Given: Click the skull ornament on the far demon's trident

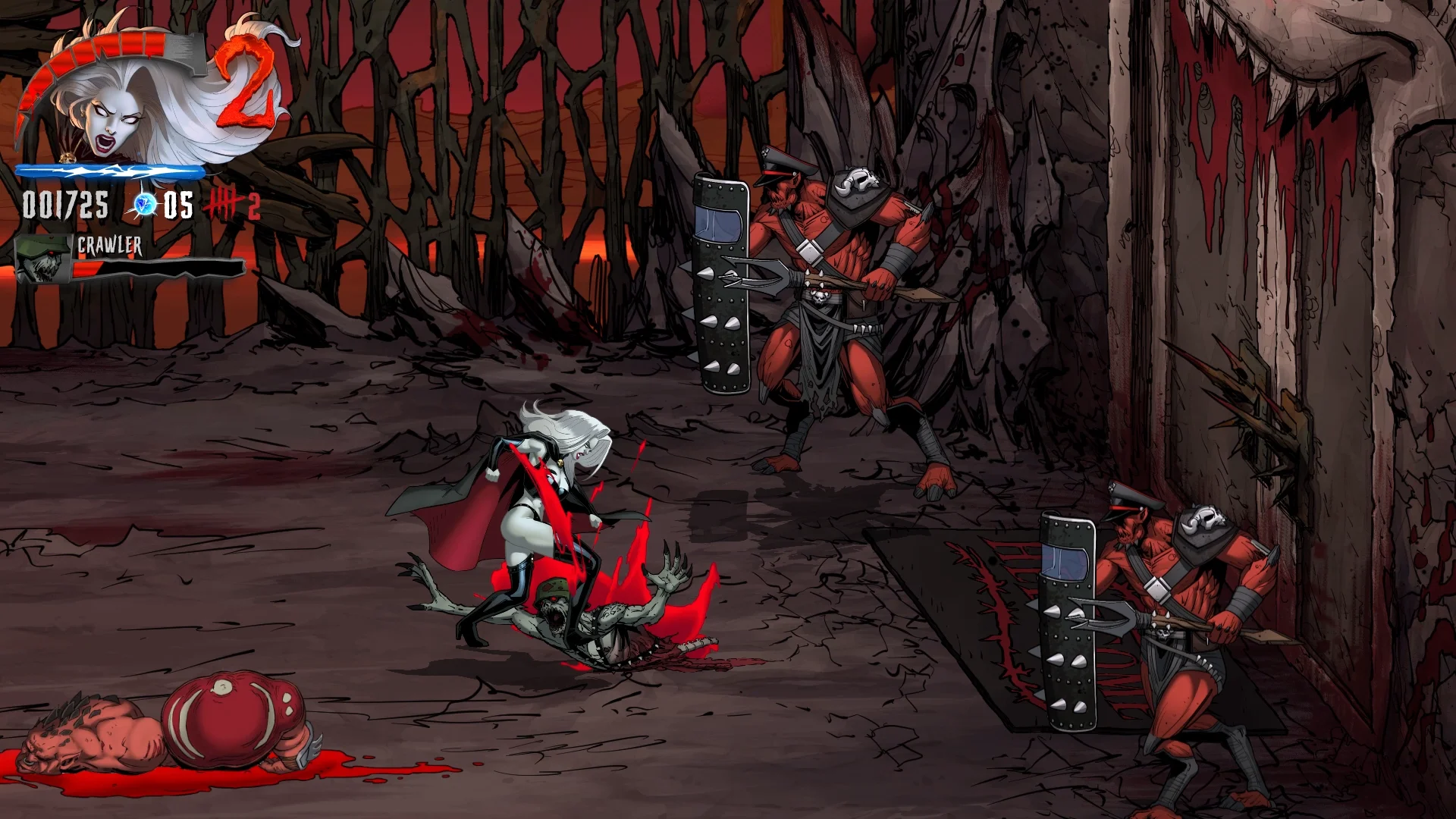Looking at the screenshot, I should (820, 297).
